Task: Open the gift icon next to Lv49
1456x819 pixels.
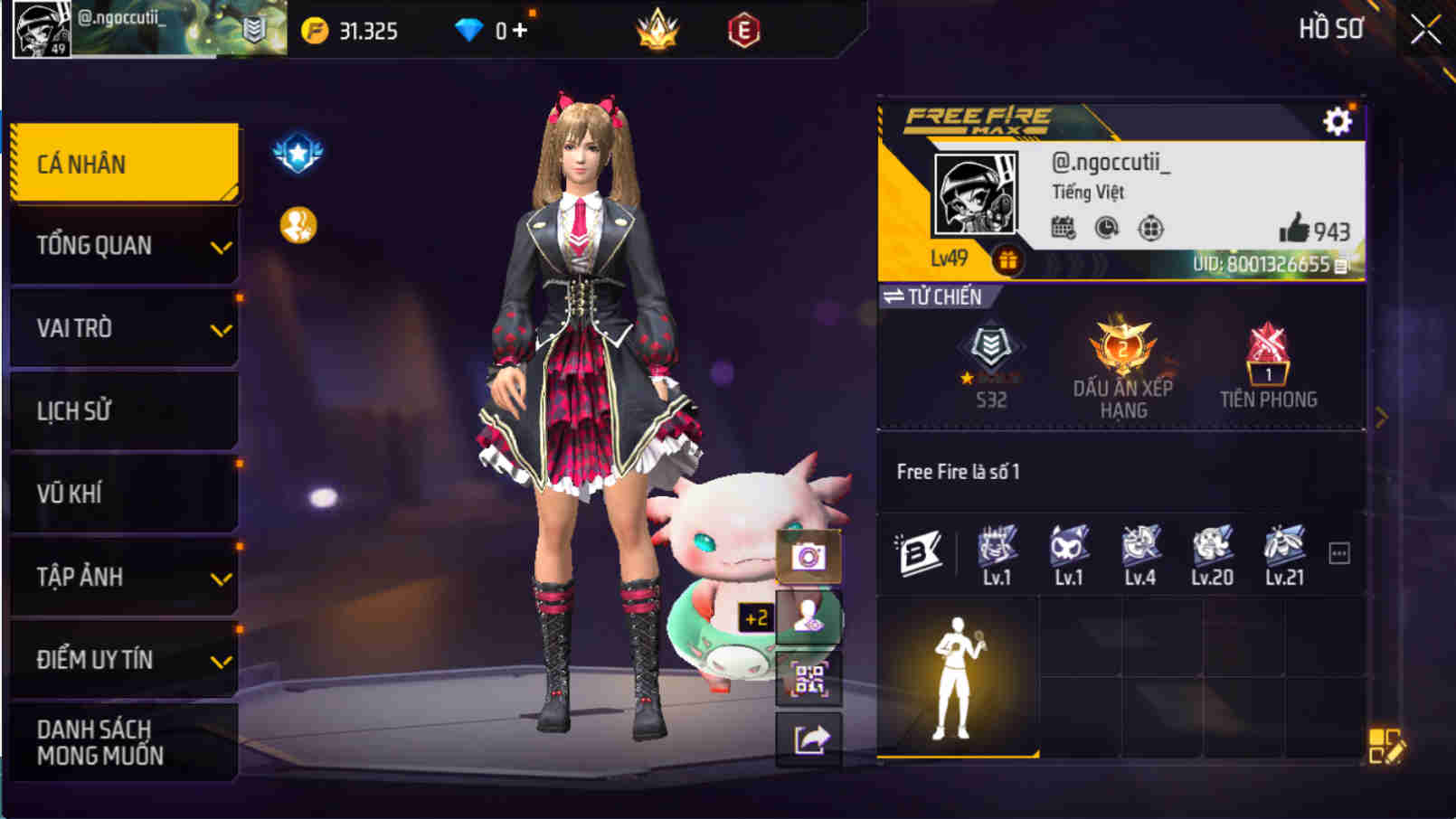Action: coord(1007,258)
